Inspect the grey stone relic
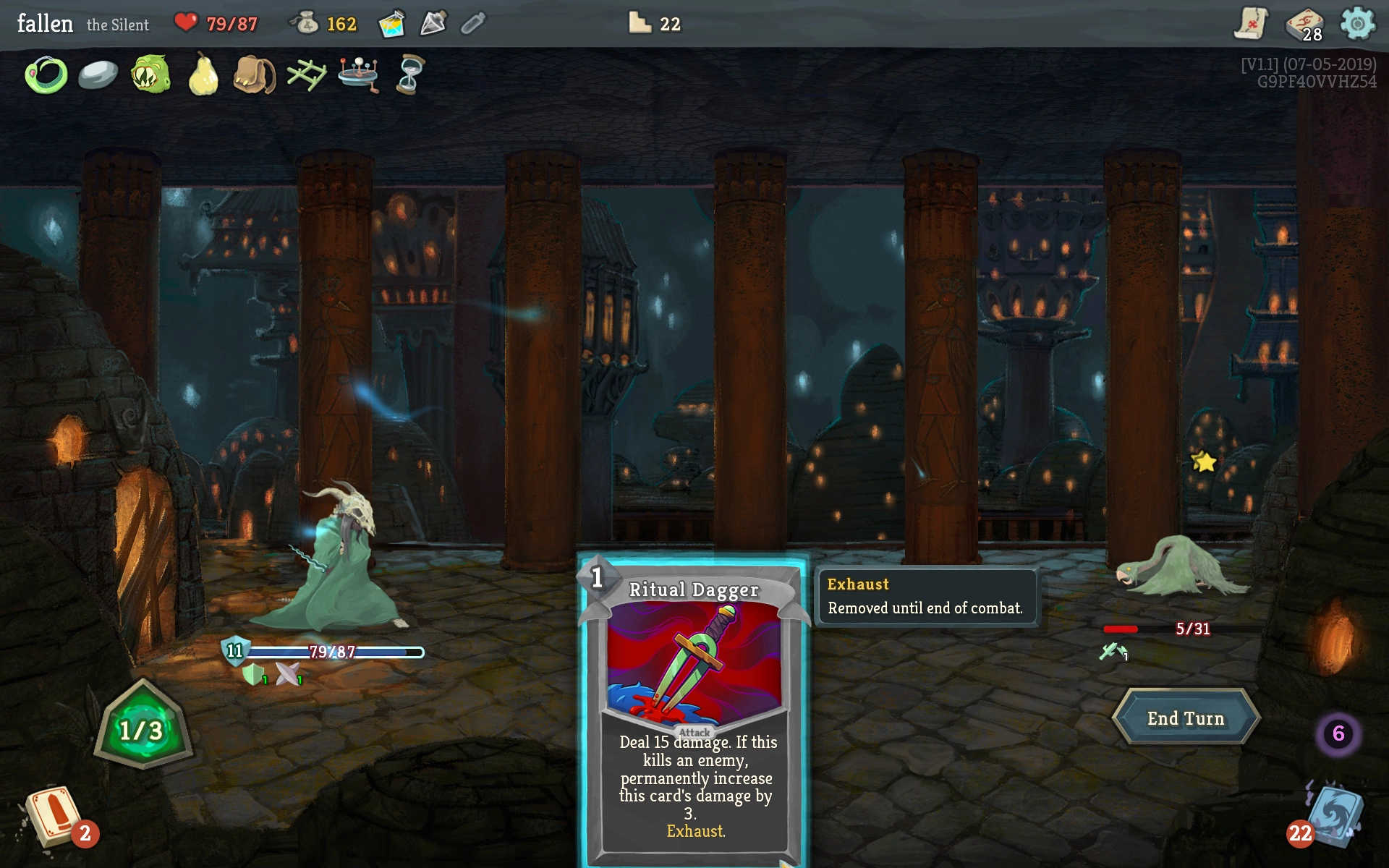Viewport: 1389px width, 868px height. [98, 75]
